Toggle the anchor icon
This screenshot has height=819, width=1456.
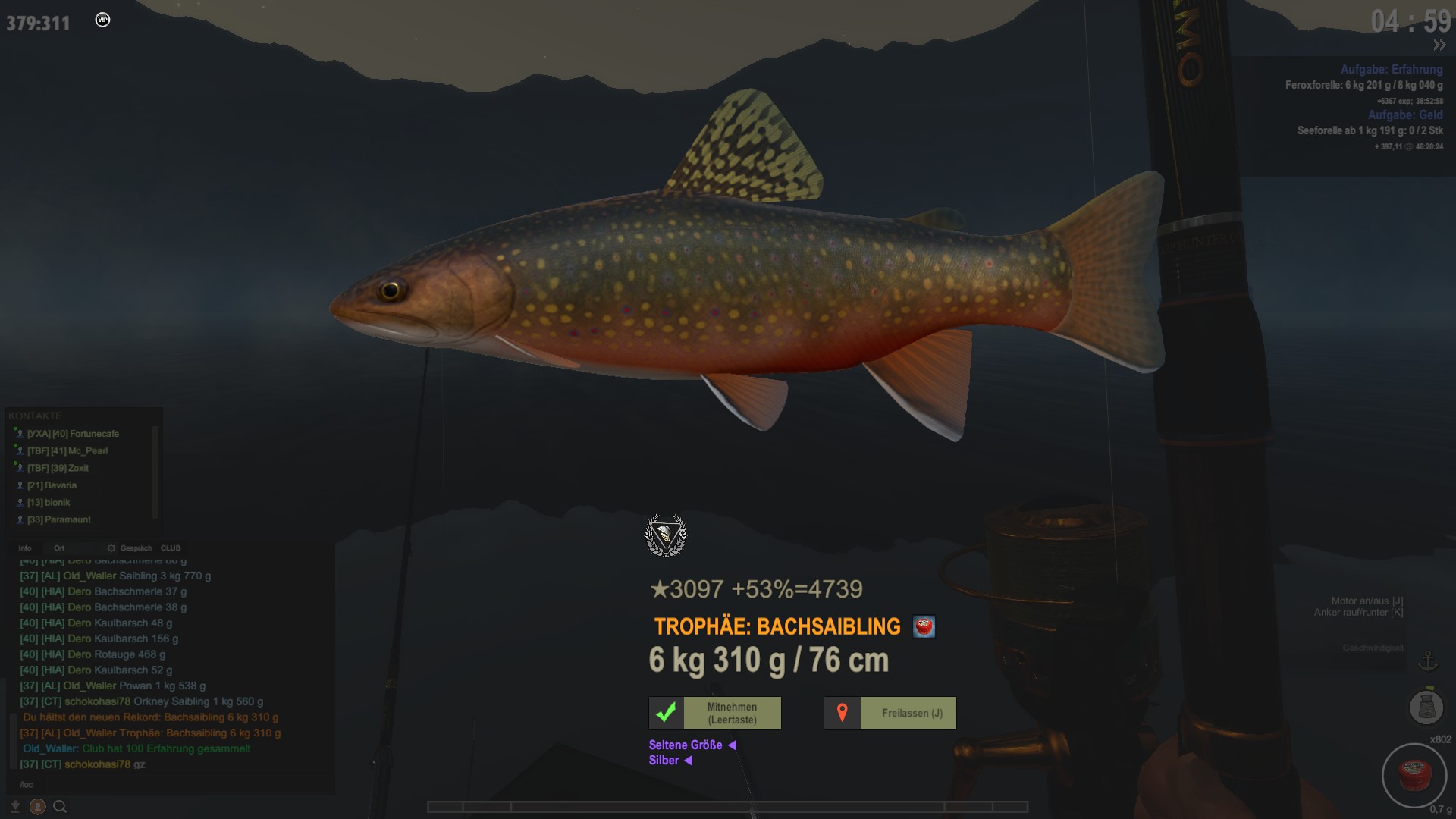tap(1428, 661)
